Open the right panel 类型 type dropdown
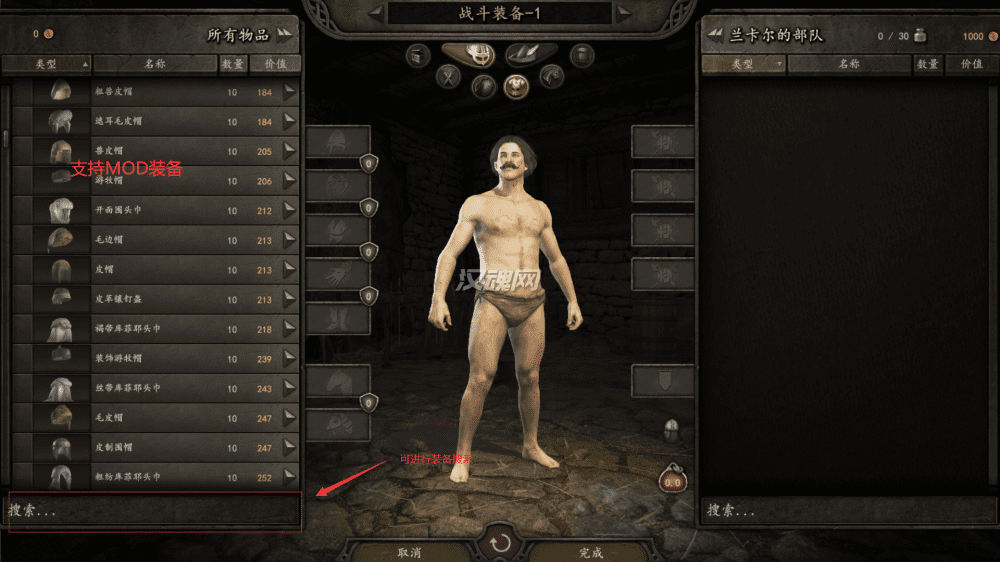The width and height of the screenshot is (1000, 562). click(x=743, y=64)
